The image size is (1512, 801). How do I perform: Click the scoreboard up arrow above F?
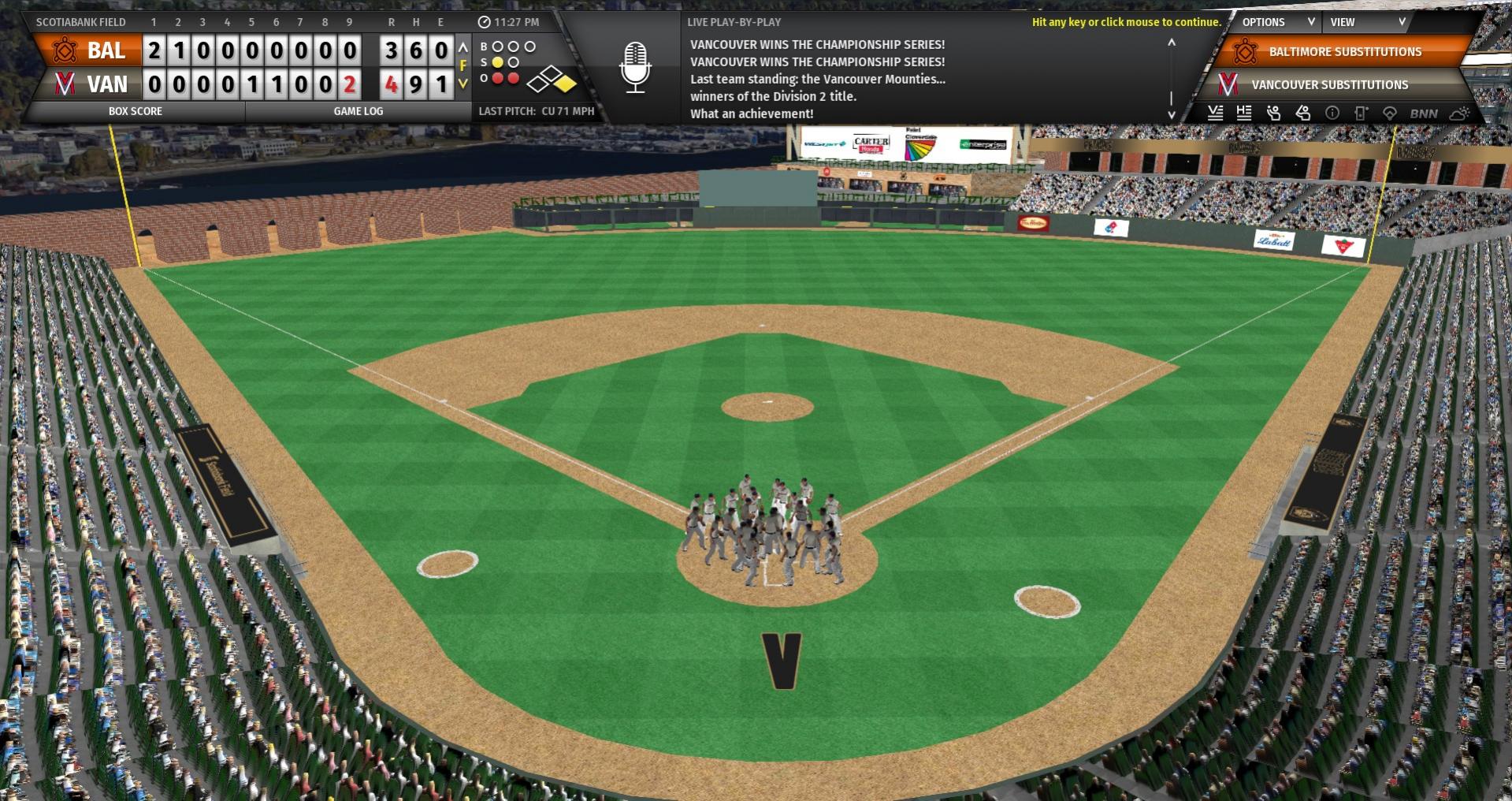[x=463, y=49]
